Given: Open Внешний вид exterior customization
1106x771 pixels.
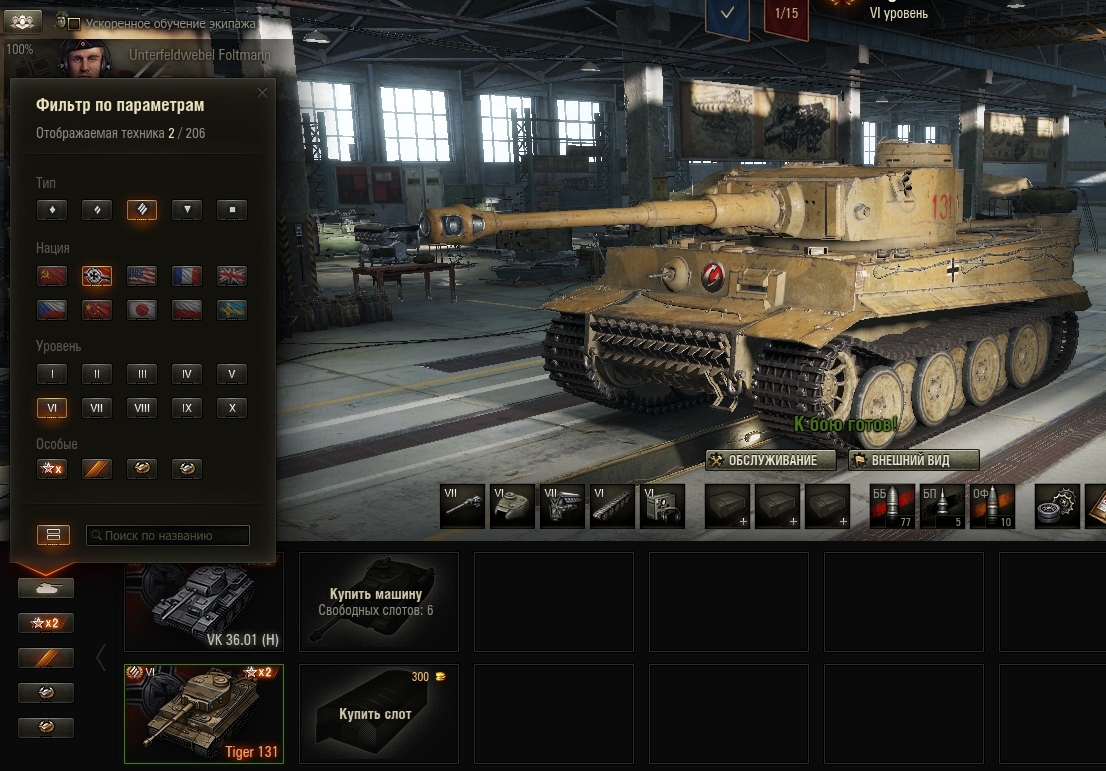Looking at the screenshot, I should point(914,460).
